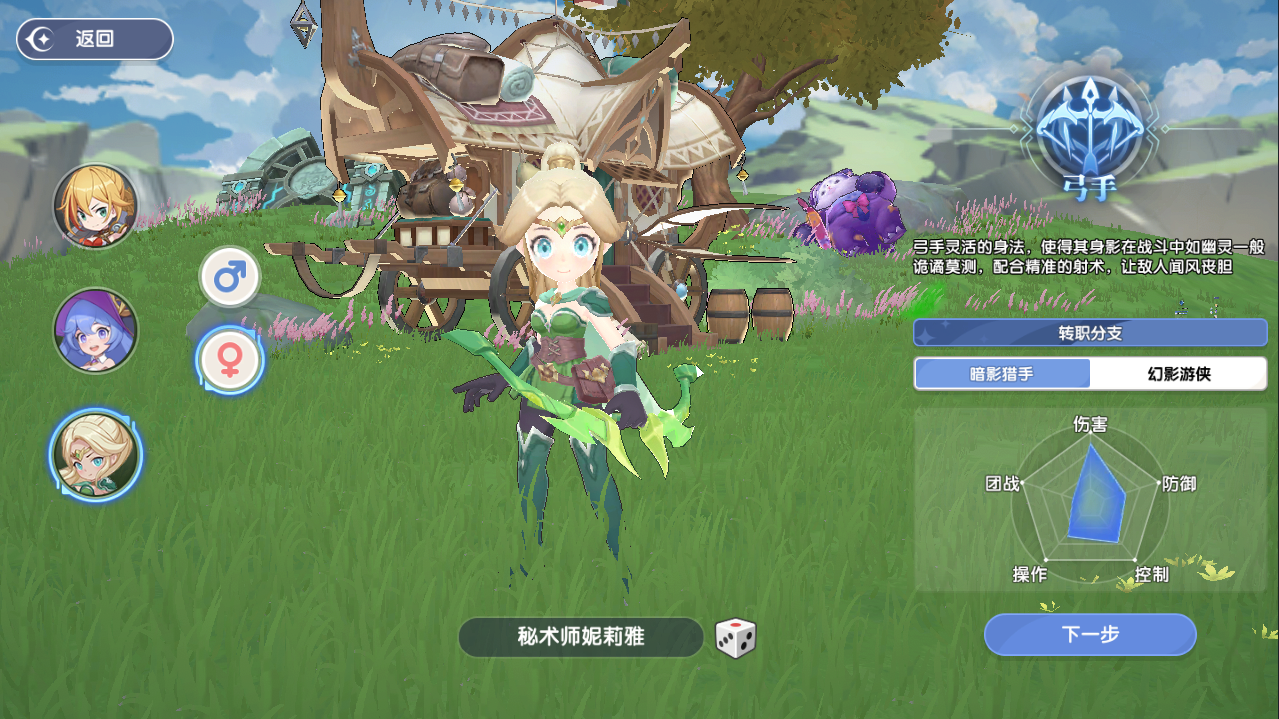Choose the purple-hat mage class portrait
The width and height of the screenshot is (1279, 719).
[x=95, y=331]
